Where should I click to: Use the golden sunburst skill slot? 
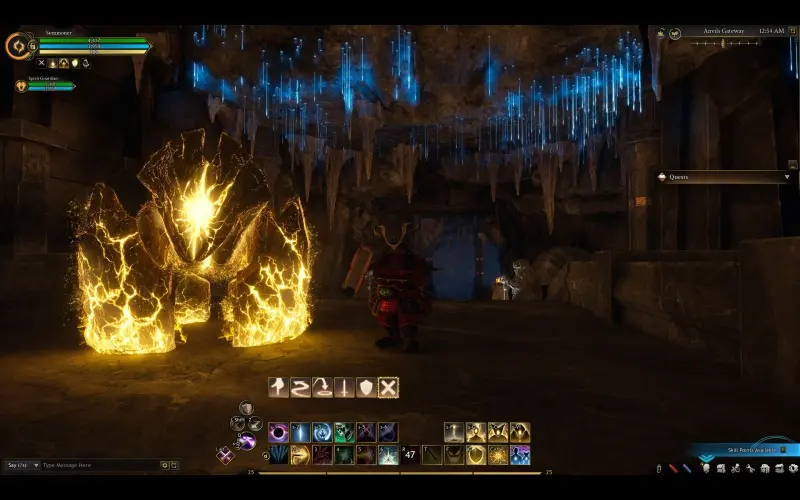498,455
